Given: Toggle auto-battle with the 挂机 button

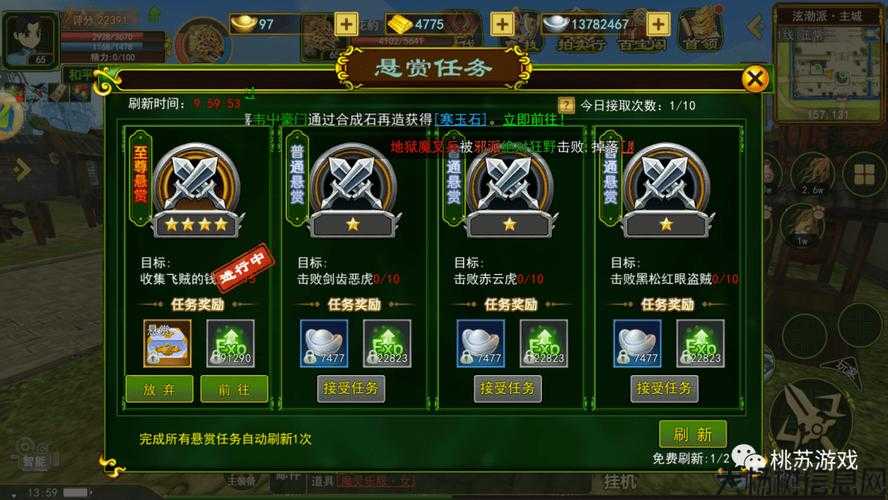Looking at the screenshot, I should point(619,482).
